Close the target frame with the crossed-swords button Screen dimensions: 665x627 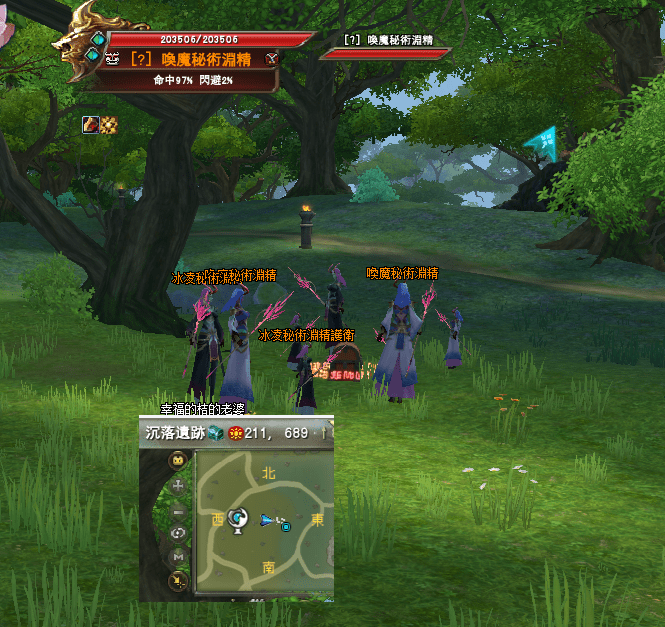coord(271,60)
